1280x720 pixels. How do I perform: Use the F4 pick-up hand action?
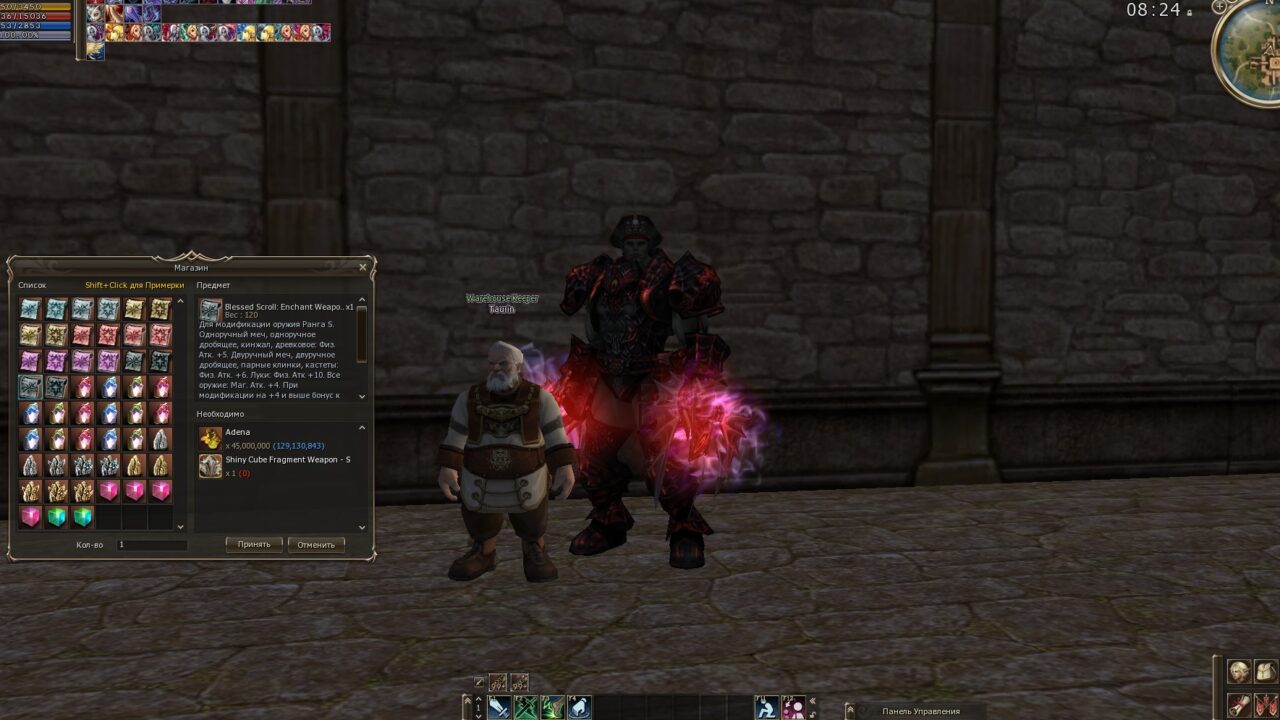pos(579,708)
